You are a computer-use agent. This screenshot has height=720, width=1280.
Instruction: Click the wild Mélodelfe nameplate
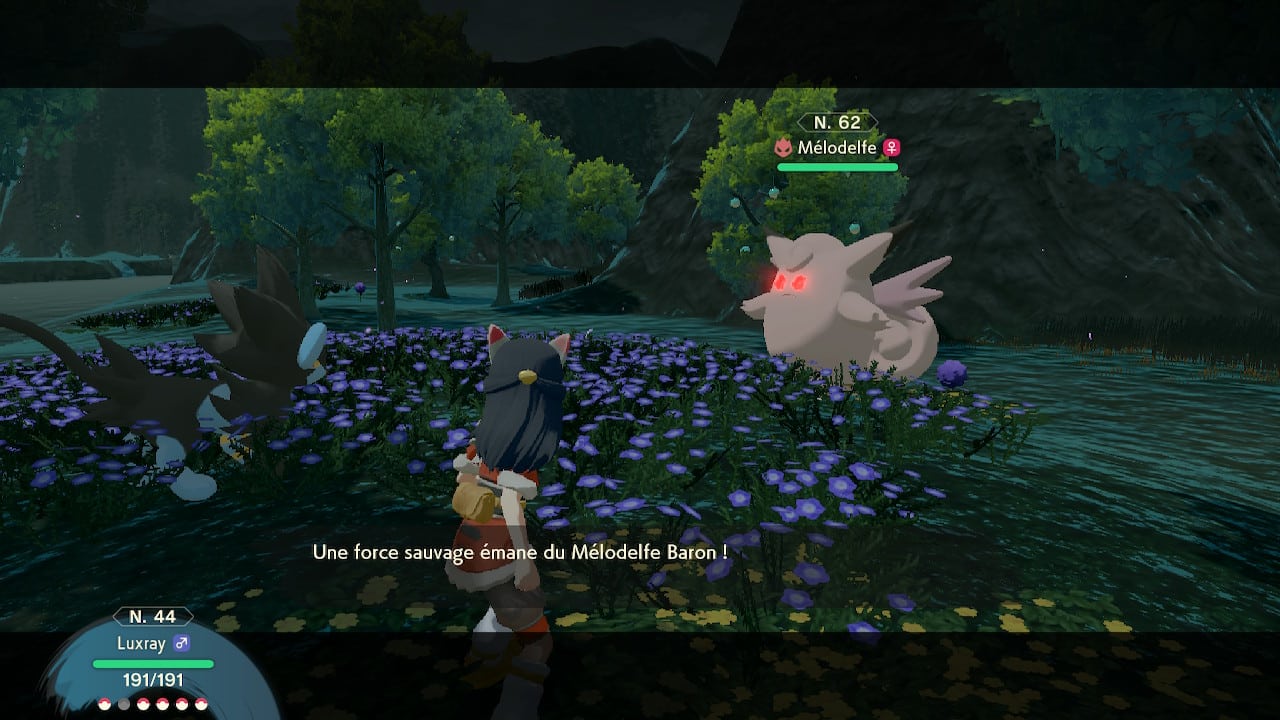(837, 147)
